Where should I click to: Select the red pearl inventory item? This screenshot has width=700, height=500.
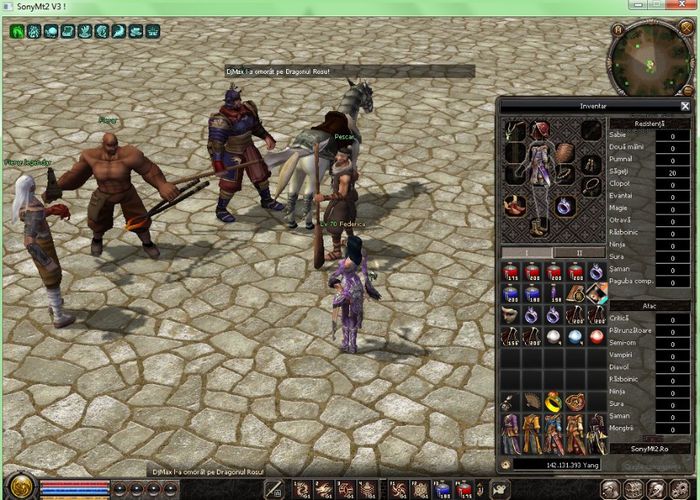pos(595,337)
